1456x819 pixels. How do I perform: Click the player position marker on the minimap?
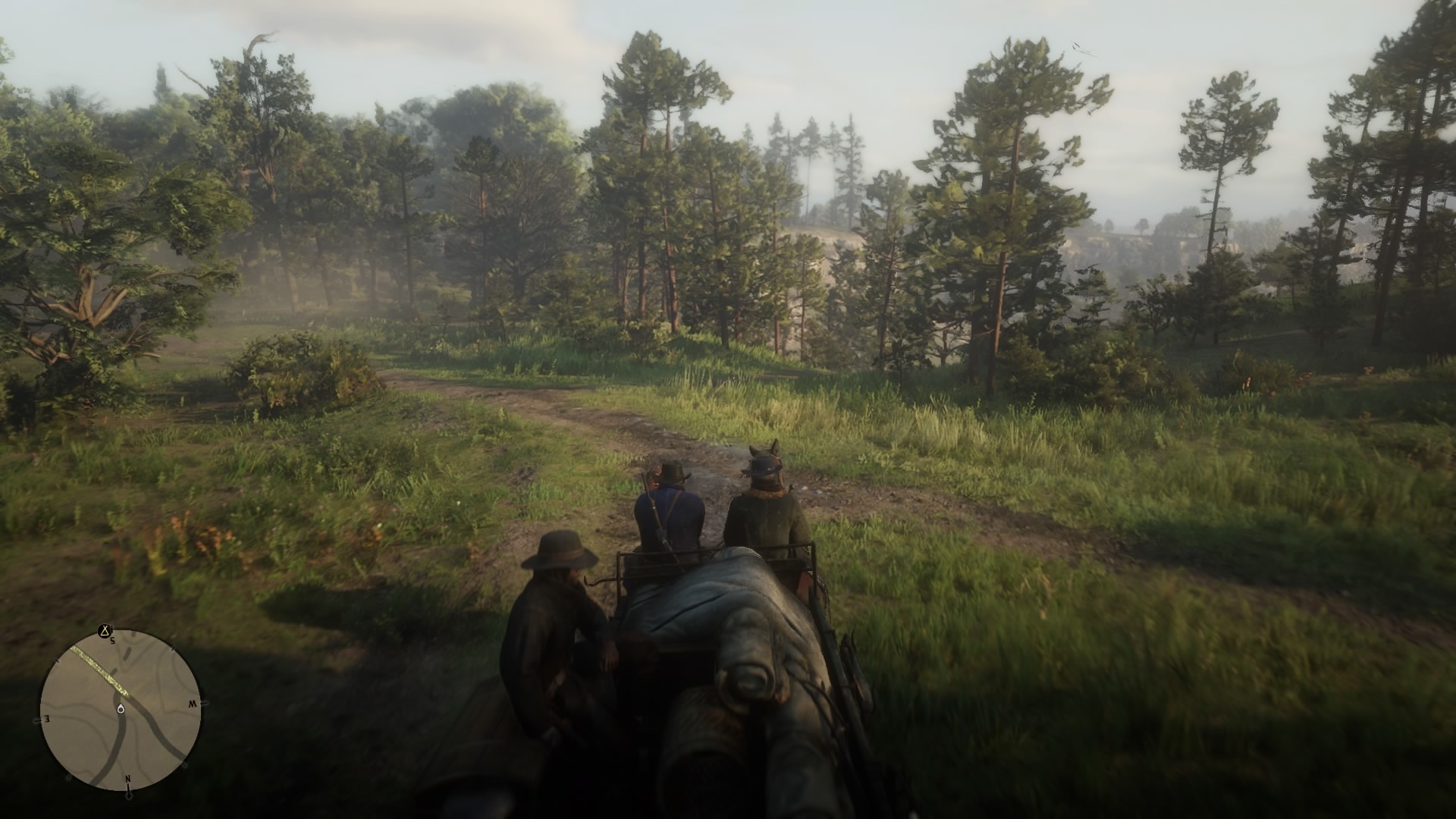point(121,709)
